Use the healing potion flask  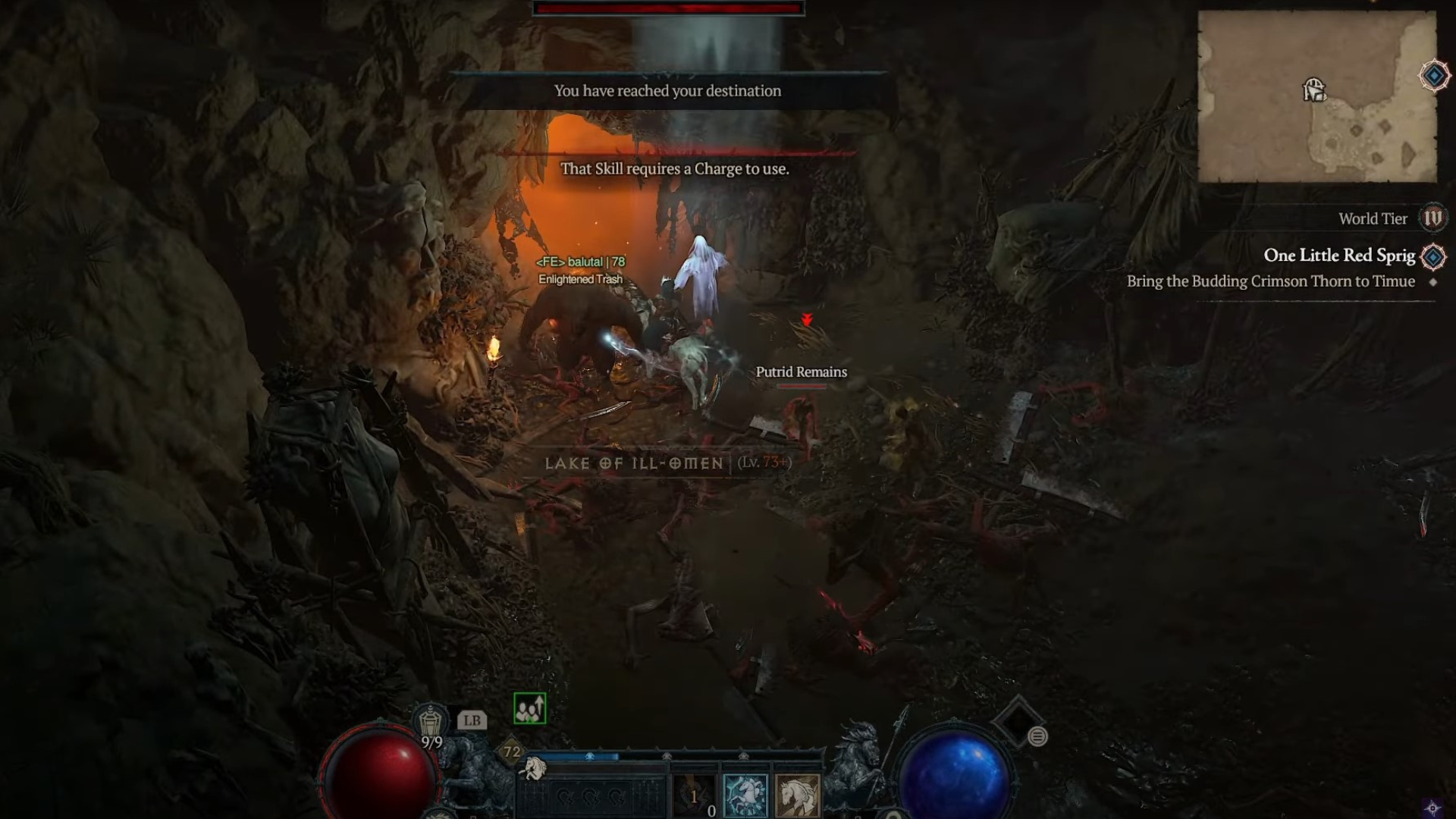pyautogui.click(x=431, y=721)
